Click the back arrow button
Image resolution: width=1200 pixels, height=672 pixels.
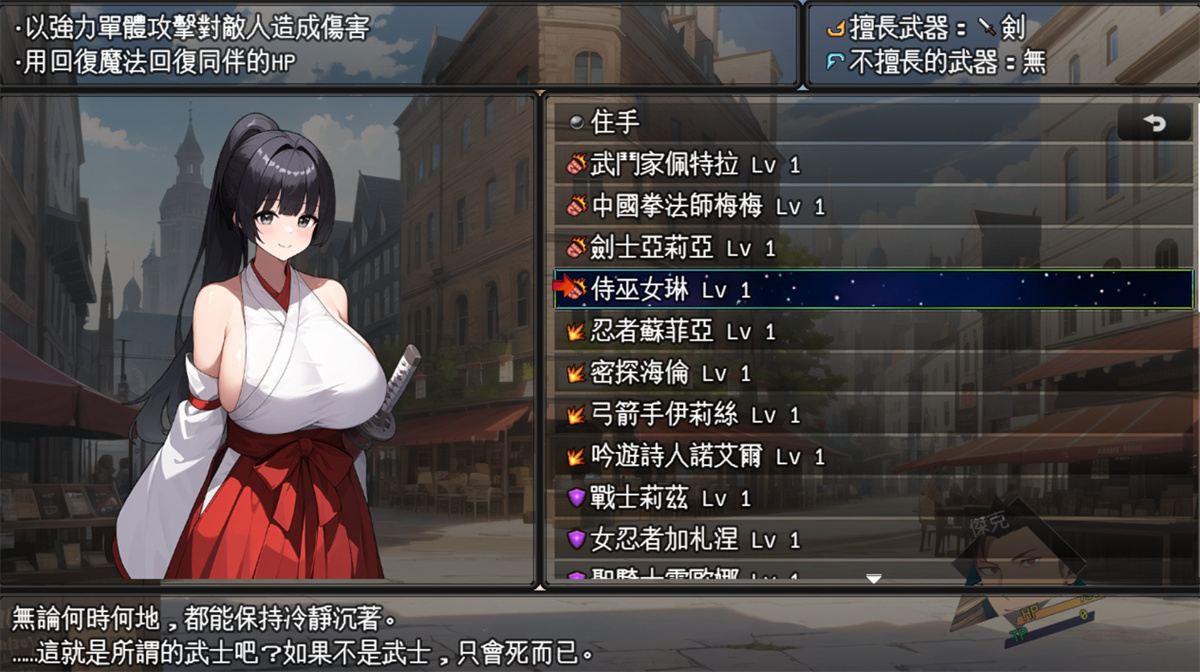click(x=1155, y=124)
